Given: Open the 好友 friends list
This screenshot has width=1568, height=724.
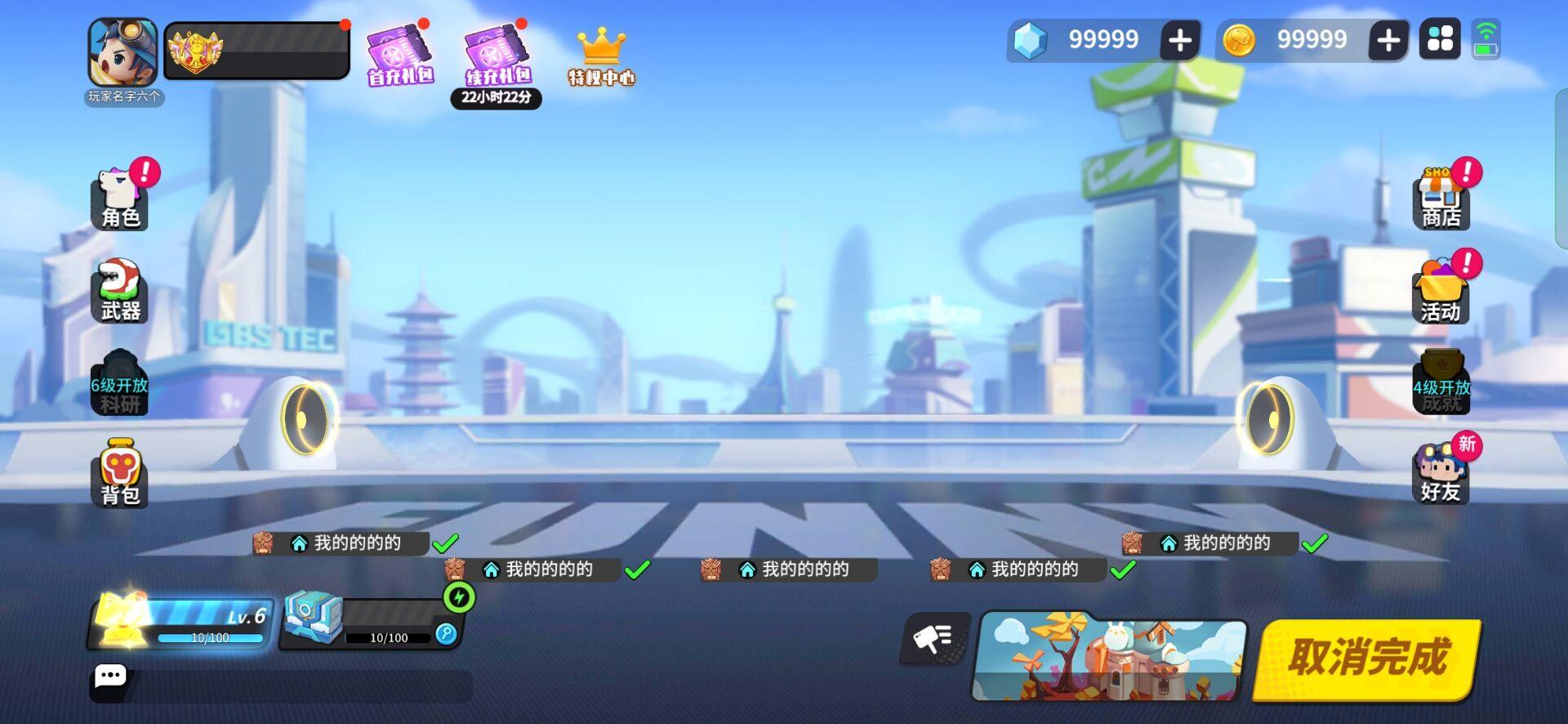Looking at the screenshot, I should [x=1442, y=474].
